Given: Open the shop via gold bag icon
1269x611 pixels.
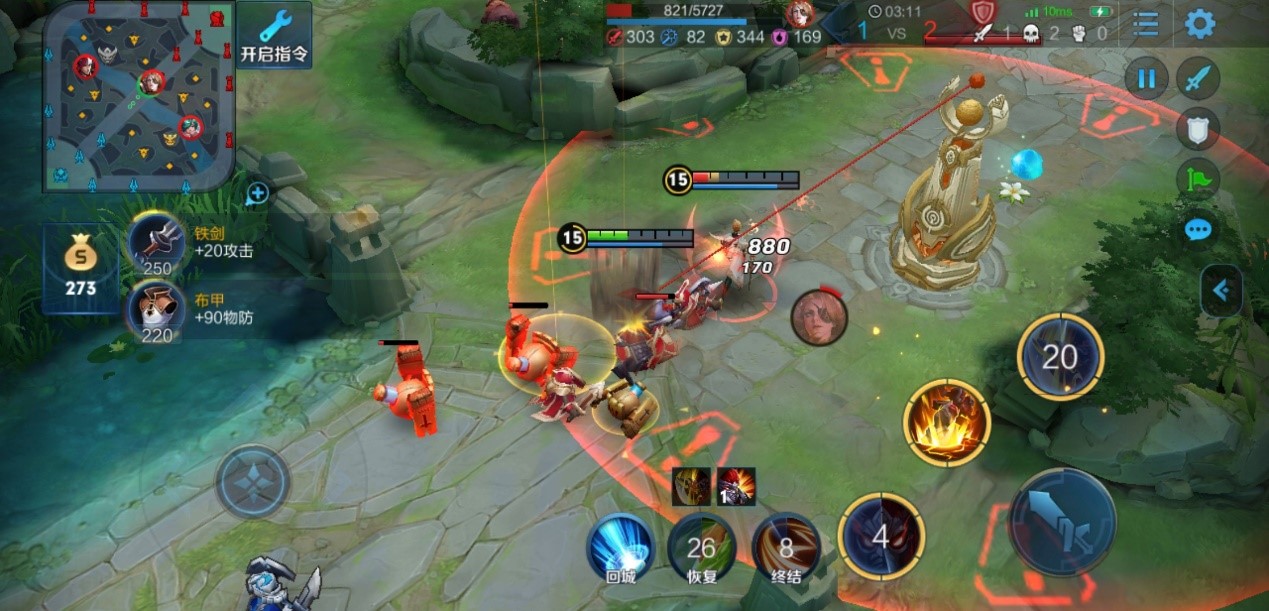Looking at the screenshot, I should click(80, 268).
